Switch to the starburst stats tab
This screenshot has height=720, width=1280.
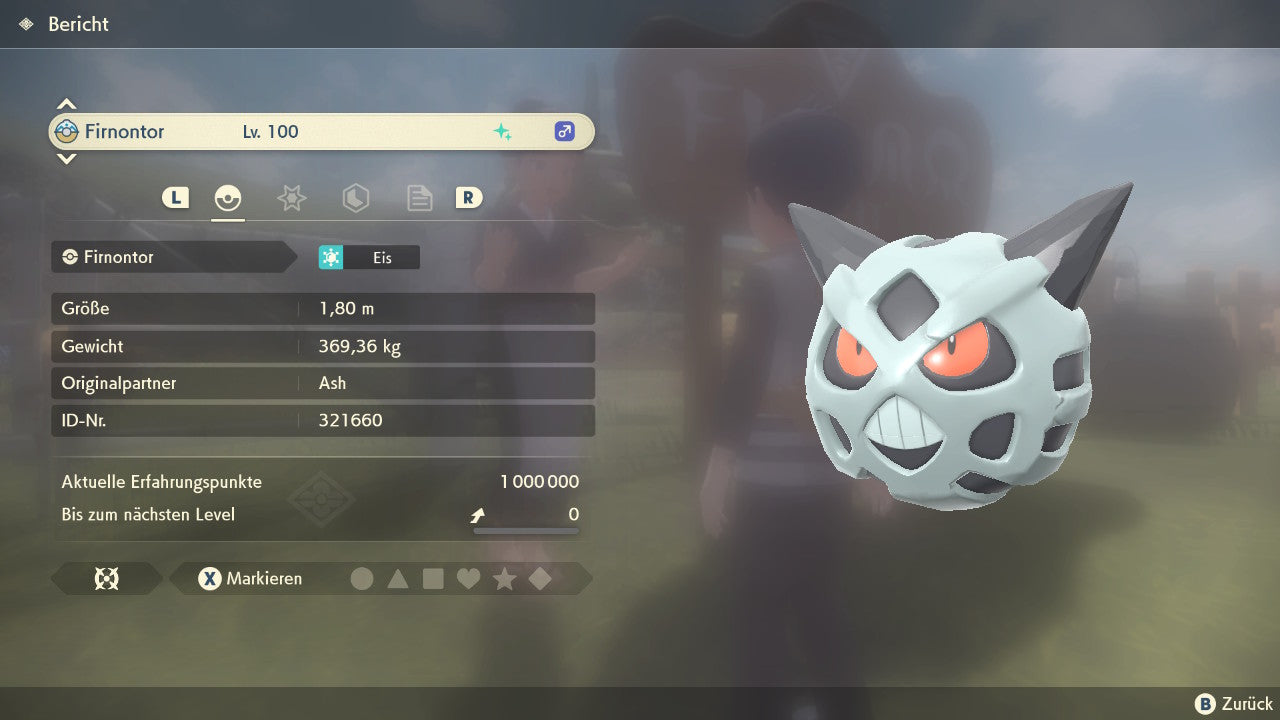[291, 198]
